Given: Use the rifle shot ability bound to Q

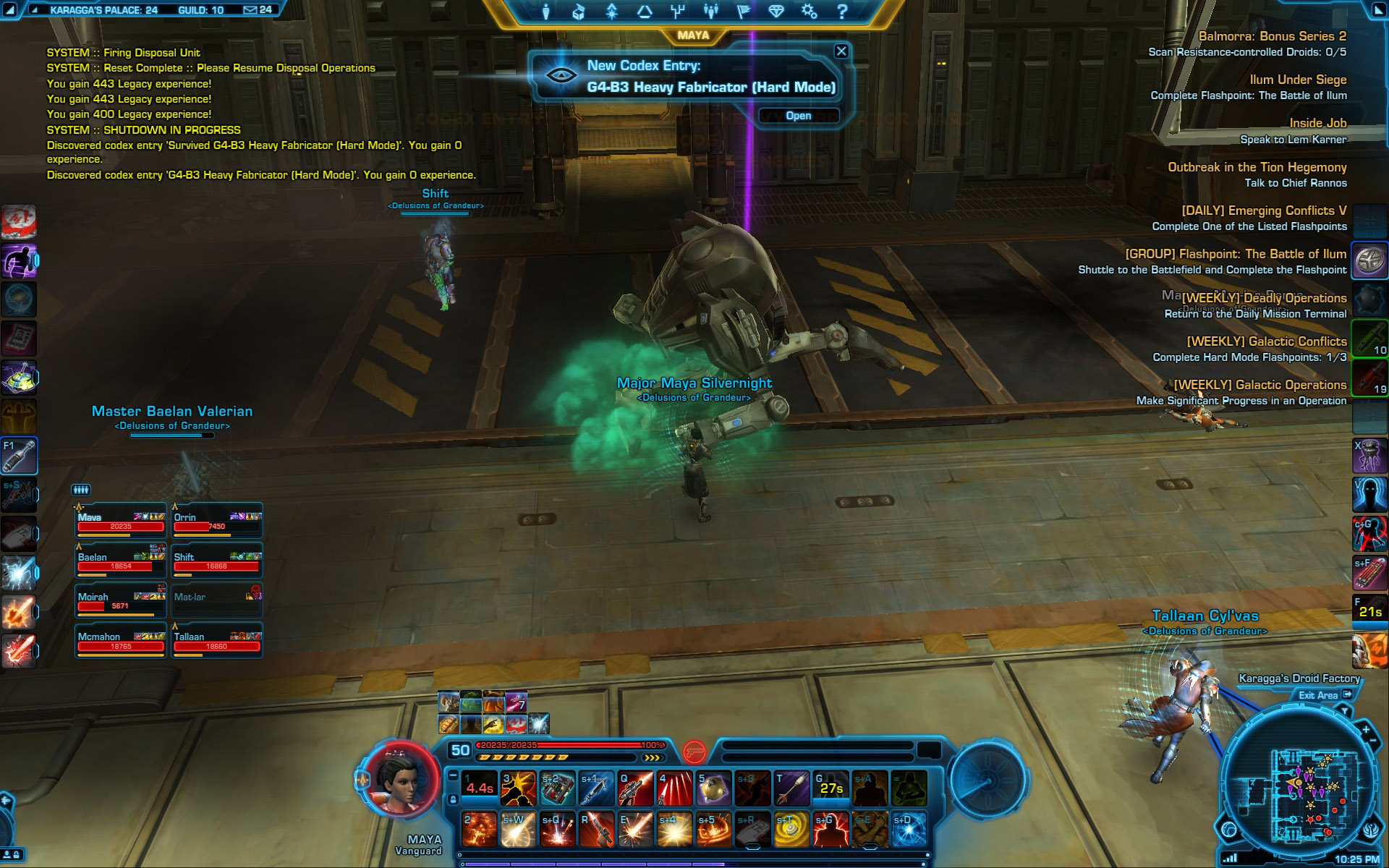Looking at the screenshot, I should click(636, 788).
